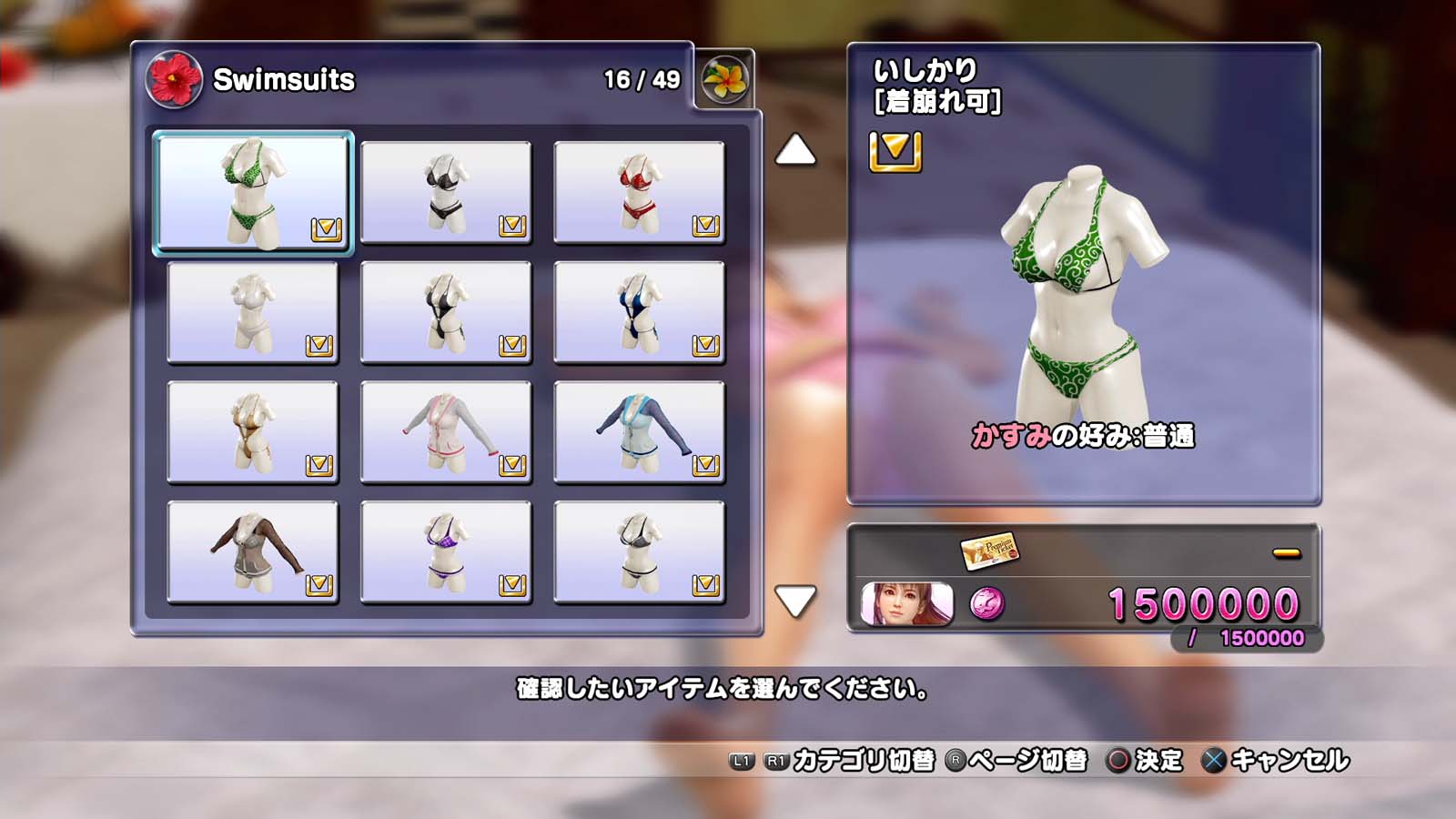Viewport: 1456px width, 819px height.
Task: Select the plain white bikini tile
Action: tap(253, 312)
